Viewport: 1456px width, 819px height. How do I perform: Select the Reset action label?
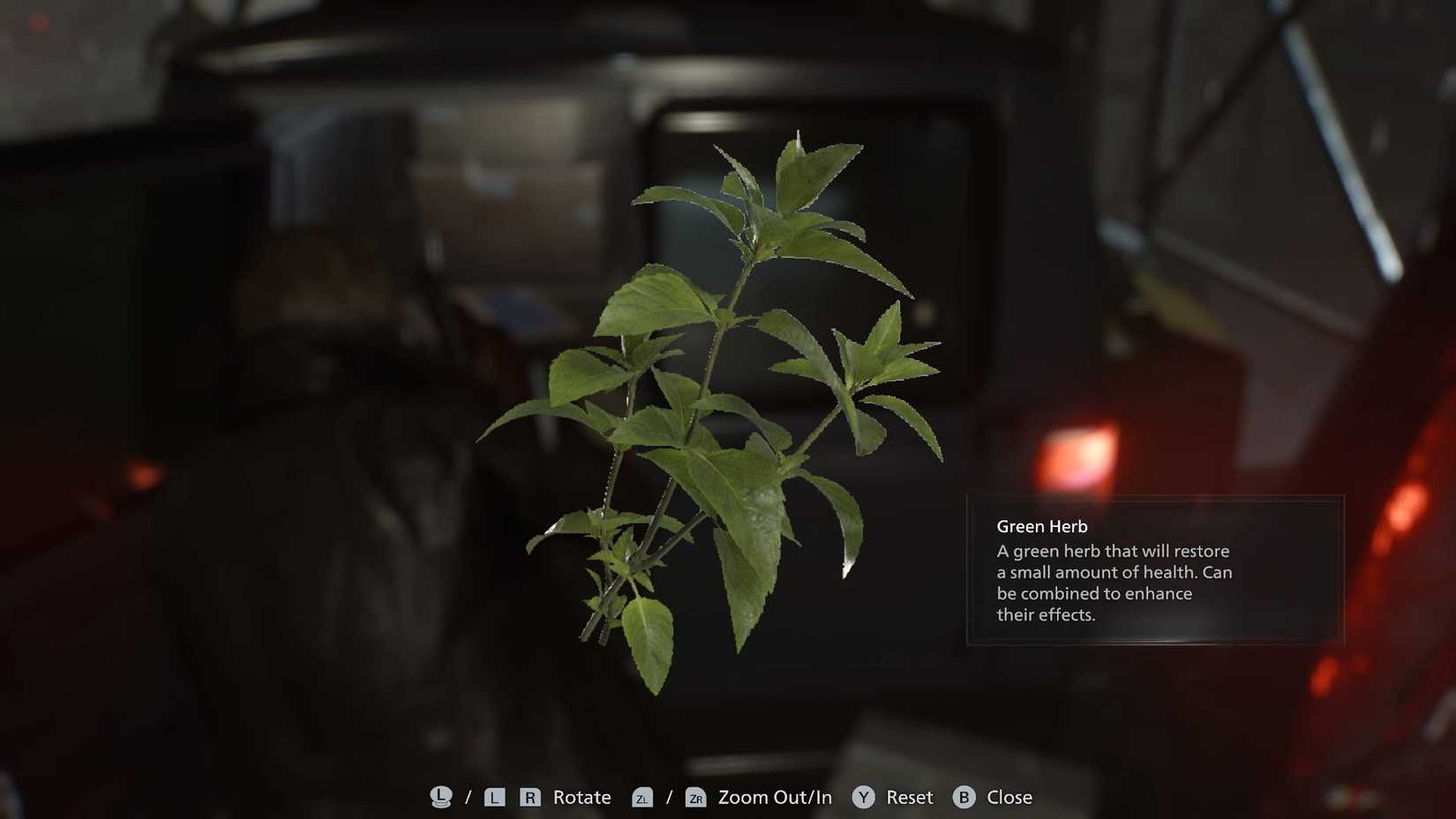point(909,797)
